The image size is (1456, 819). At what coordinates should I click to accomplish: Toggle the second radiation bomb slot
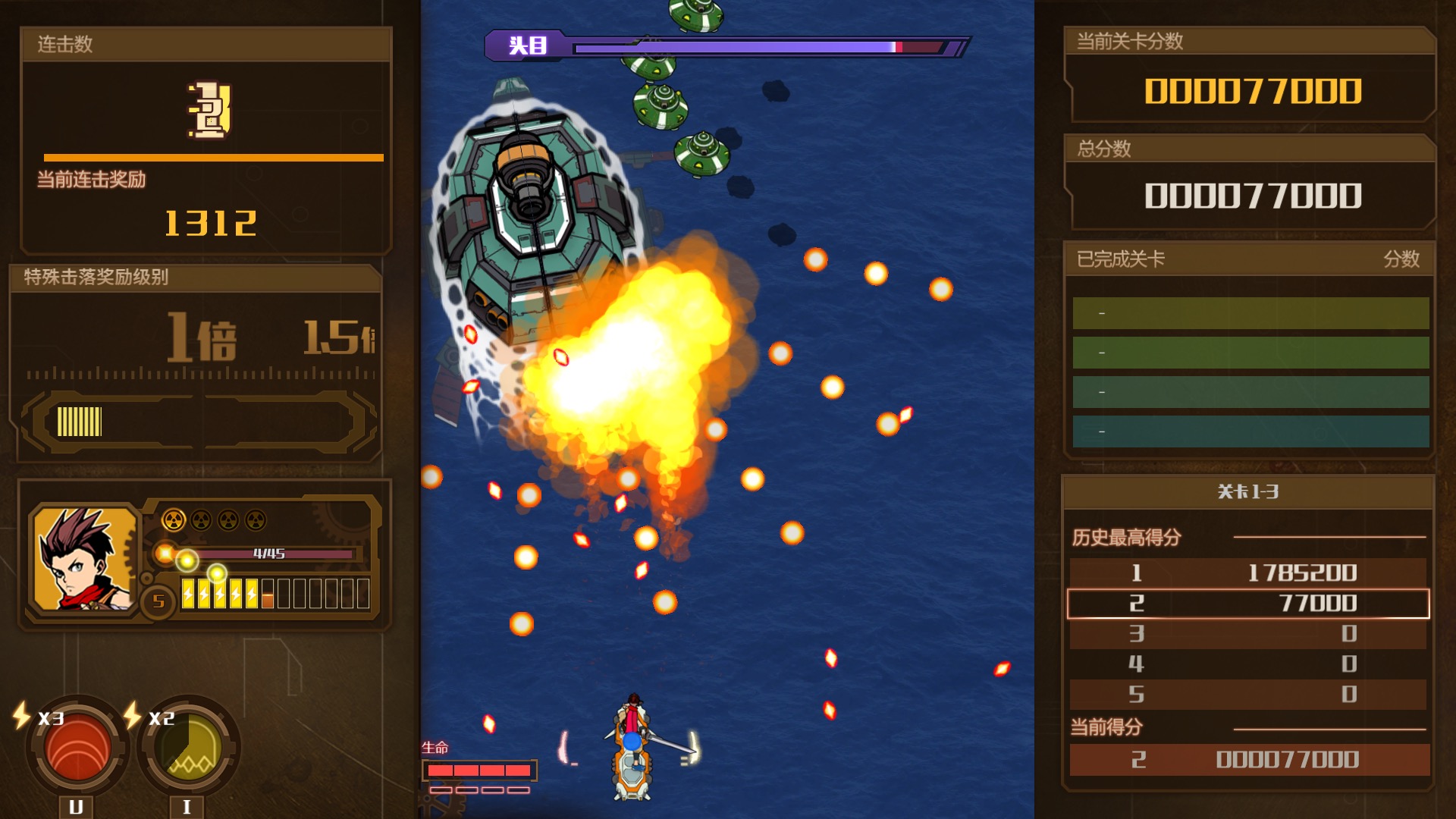(x=201, y=519)
